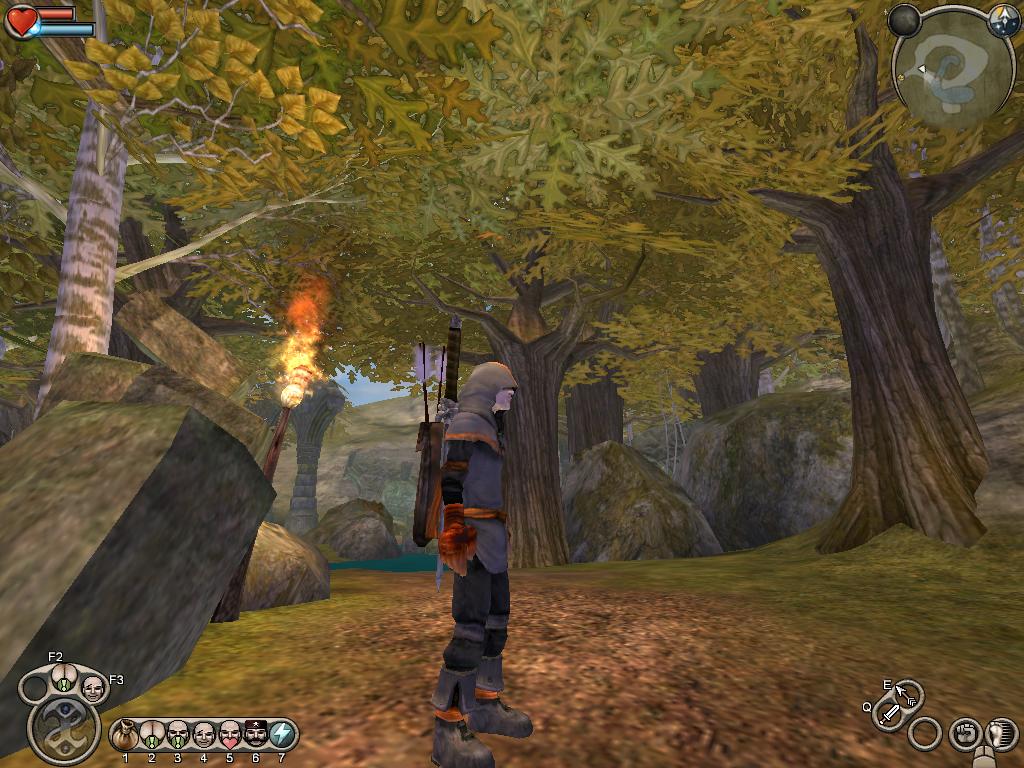Screen dimensions: 1024x768
Task: Select the dark orb beside the minimap
Action: pyautogui.click(x=905, y=21)
